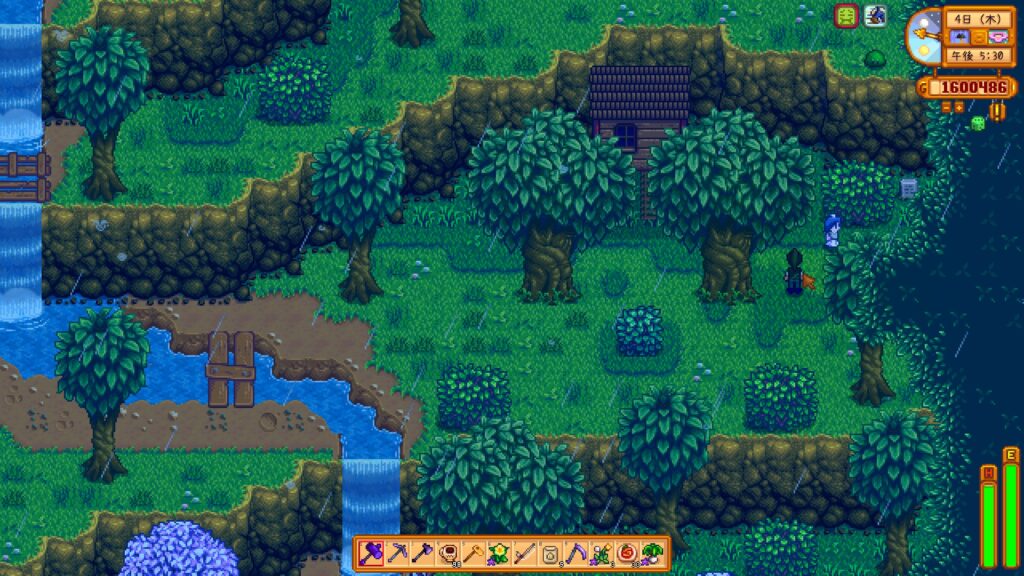Choose the axe hotbar slot
Viewport: 1024px width, 576px height.
click(x=423, y=553)
